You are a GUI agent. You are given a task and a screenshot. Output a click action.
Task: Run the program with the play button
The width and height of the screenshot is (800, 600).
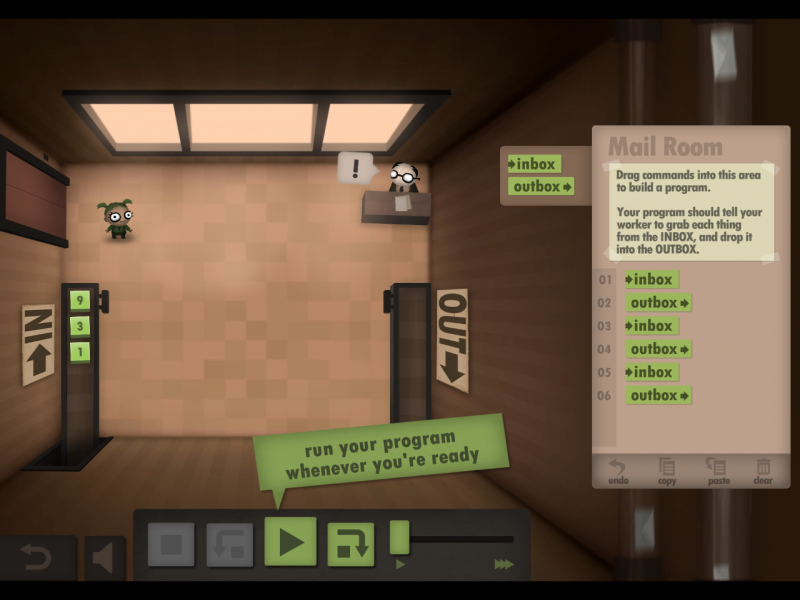[x=290, y=543]
